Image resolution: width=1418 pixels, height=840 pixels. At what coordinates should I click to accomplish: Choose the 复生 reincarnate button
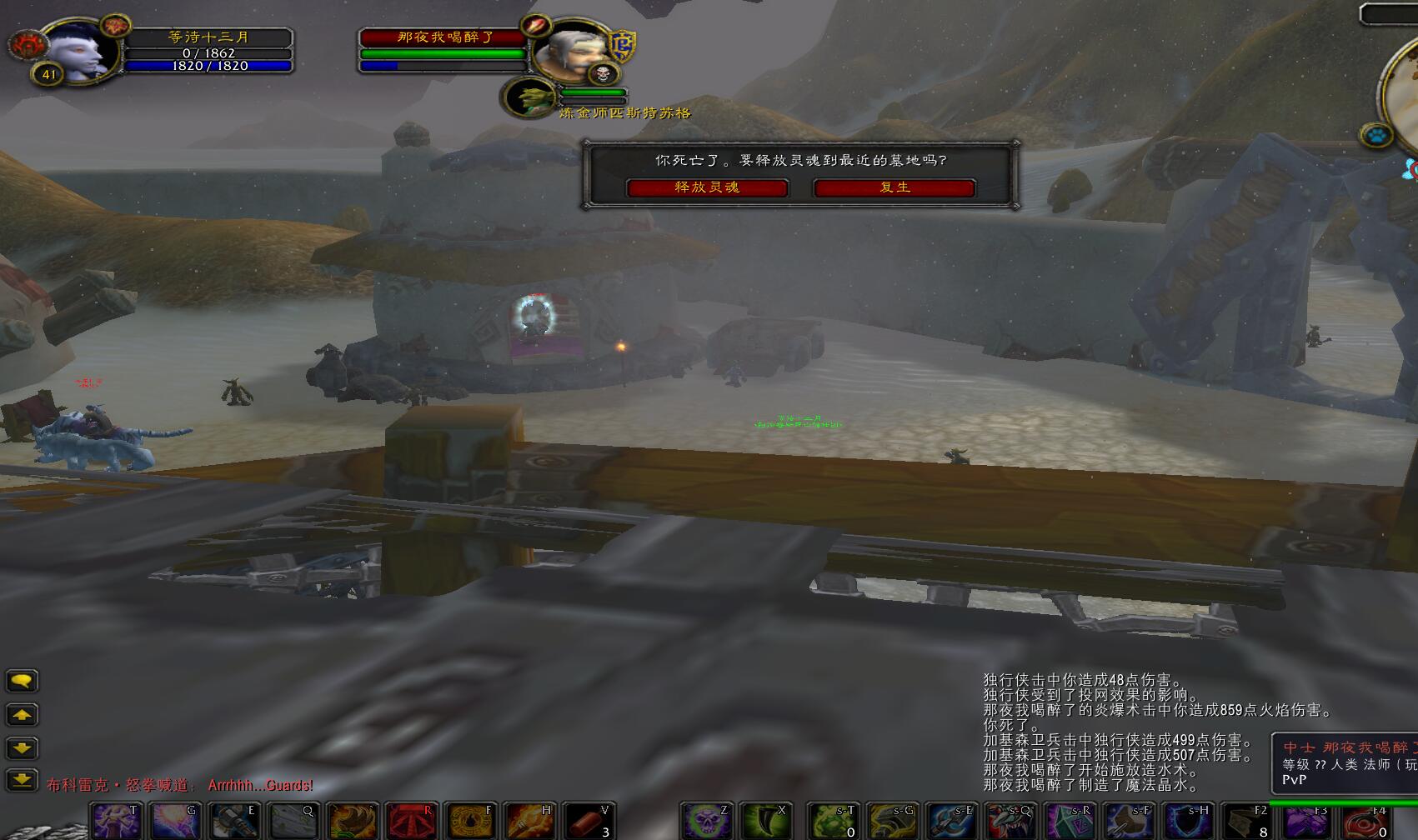click(x=894, y=187)
